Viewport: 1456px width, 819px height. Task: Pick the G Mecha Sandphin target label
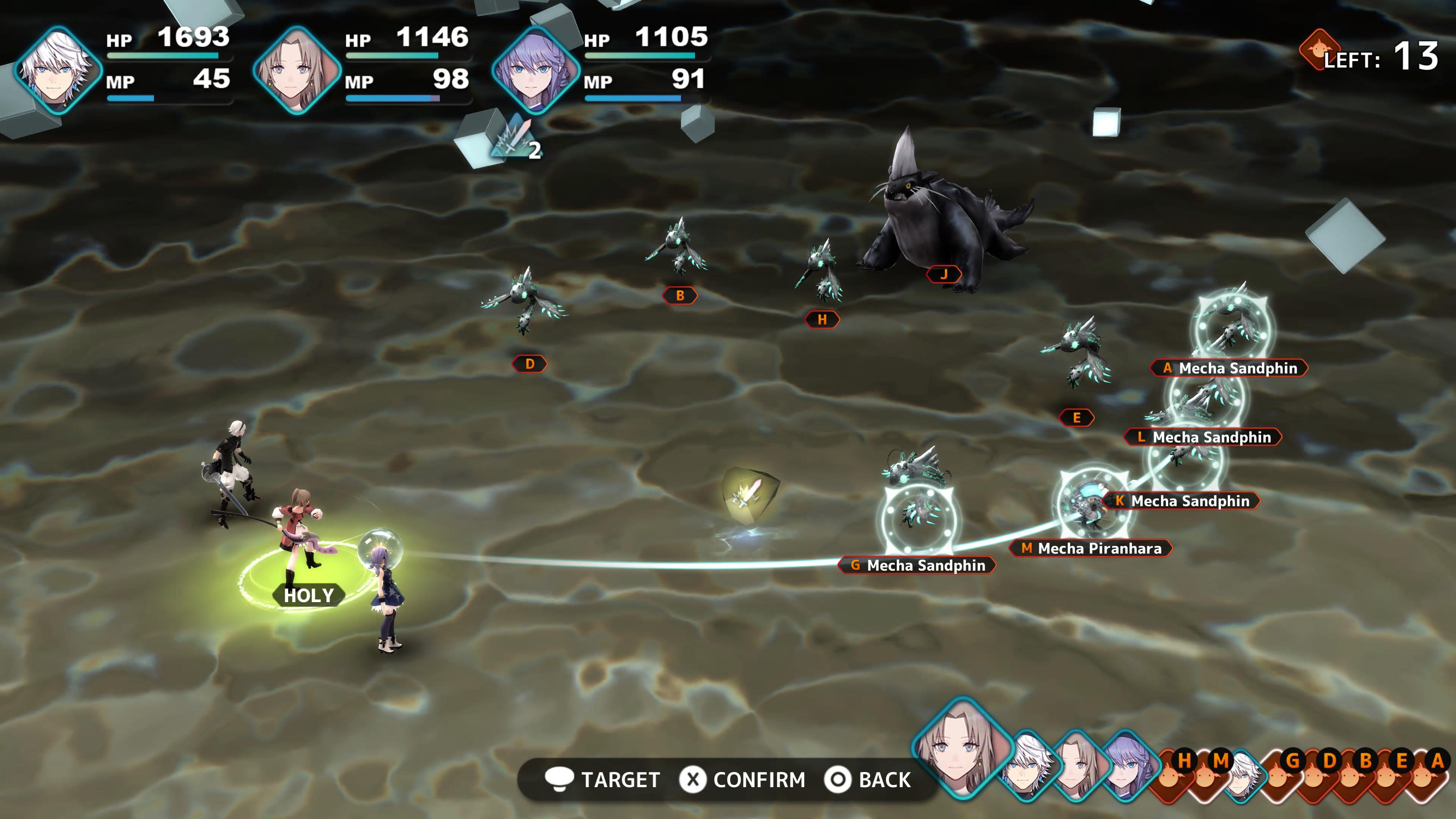[x=917, y=565]
